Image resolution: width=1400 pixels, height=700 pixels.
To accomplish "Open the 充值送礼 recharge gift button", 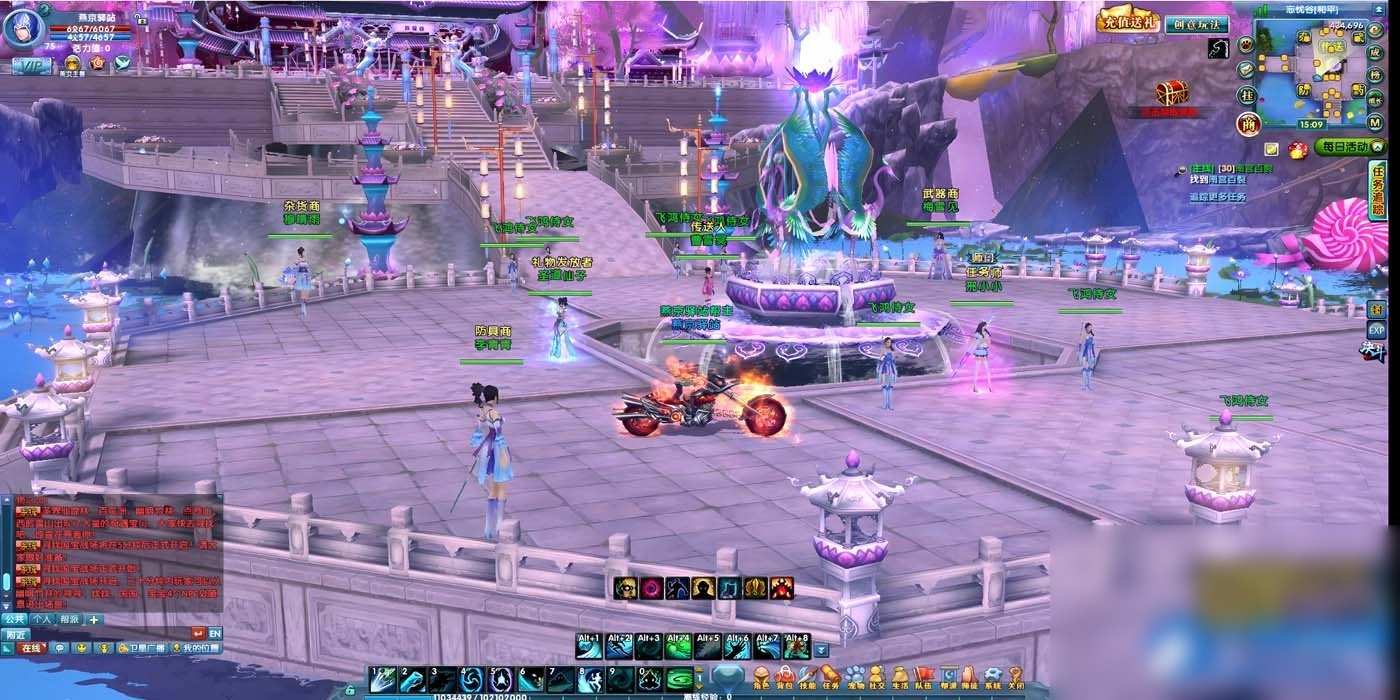I will pos(1128,21).
